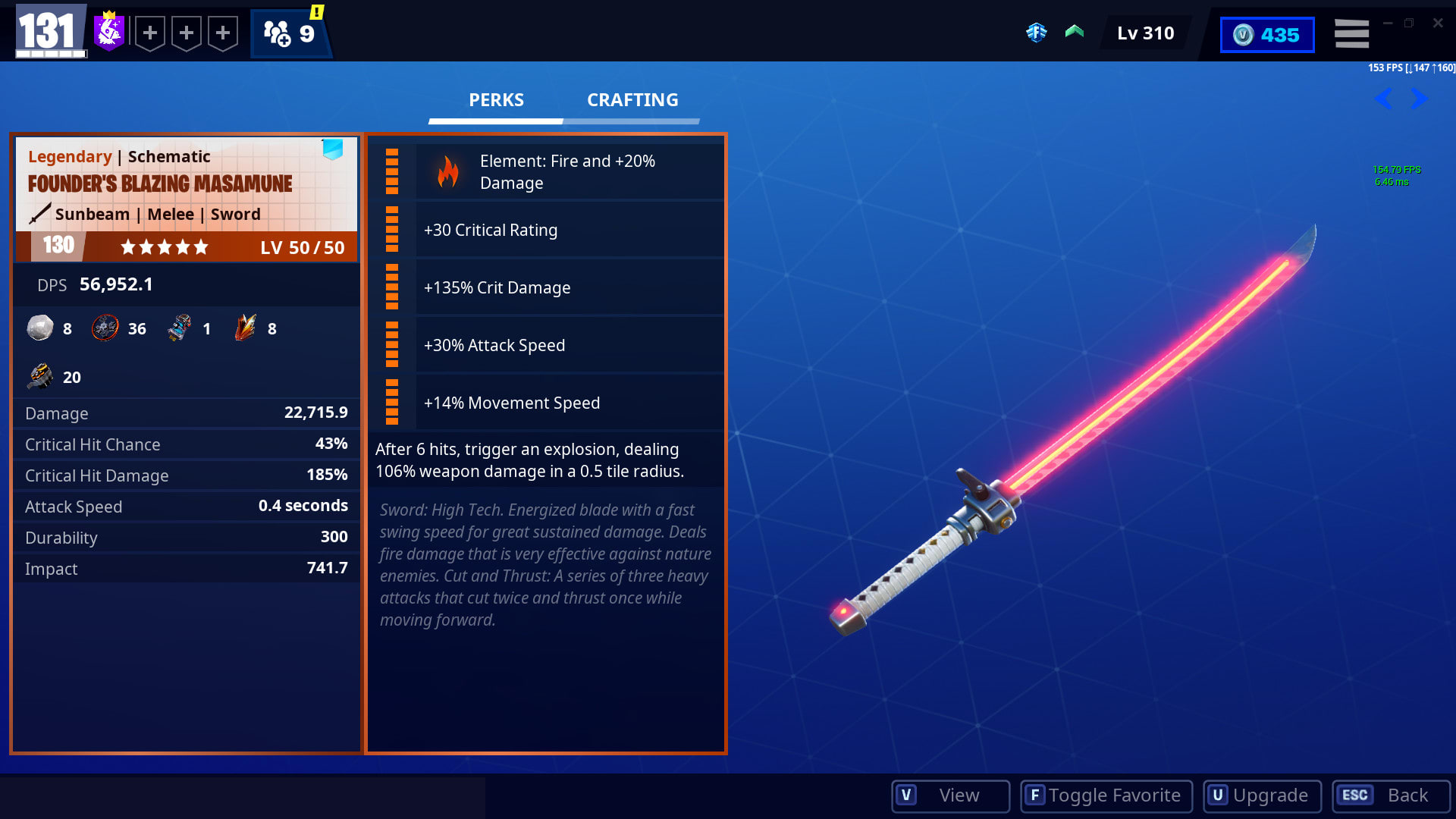Show the next schematic with right arrow
This screenshot has height=819, width=1456.
click(x=1419, y=99)
